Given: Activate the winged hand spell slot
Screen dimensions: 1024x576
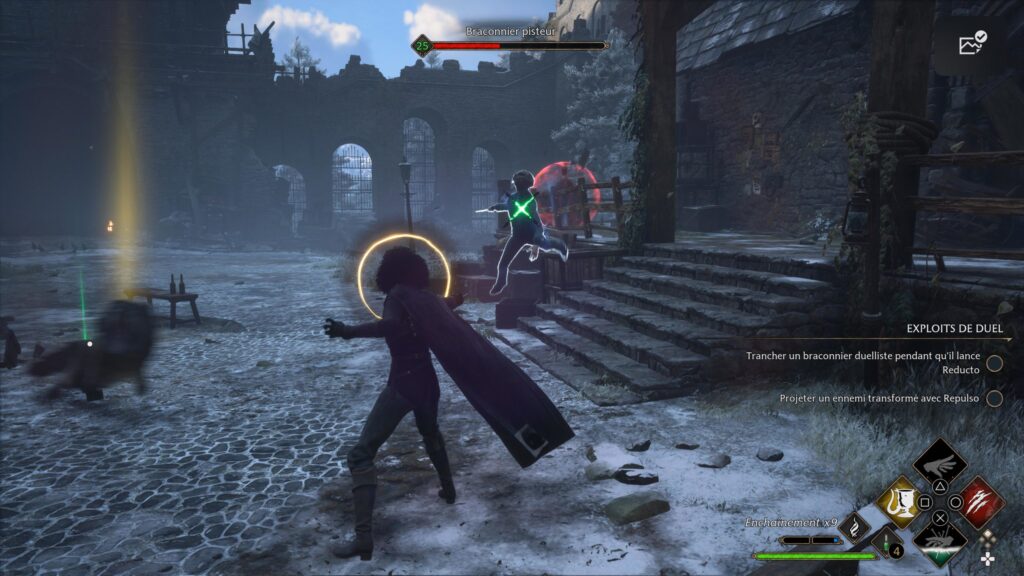Looking at the screenshot, I should [x=940, y=463].
